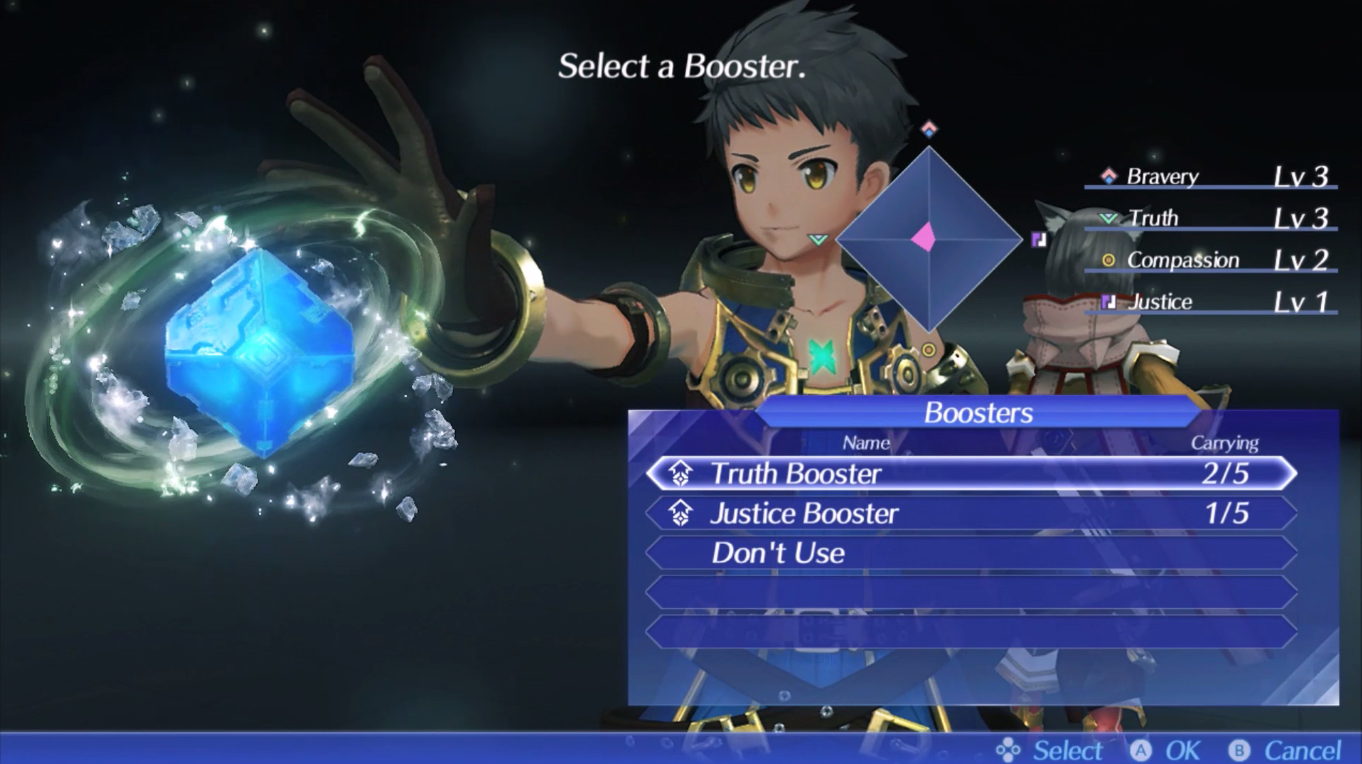
Task: Toggle the Bravery marker atop the idea chart
Action: tap(928, 128)
